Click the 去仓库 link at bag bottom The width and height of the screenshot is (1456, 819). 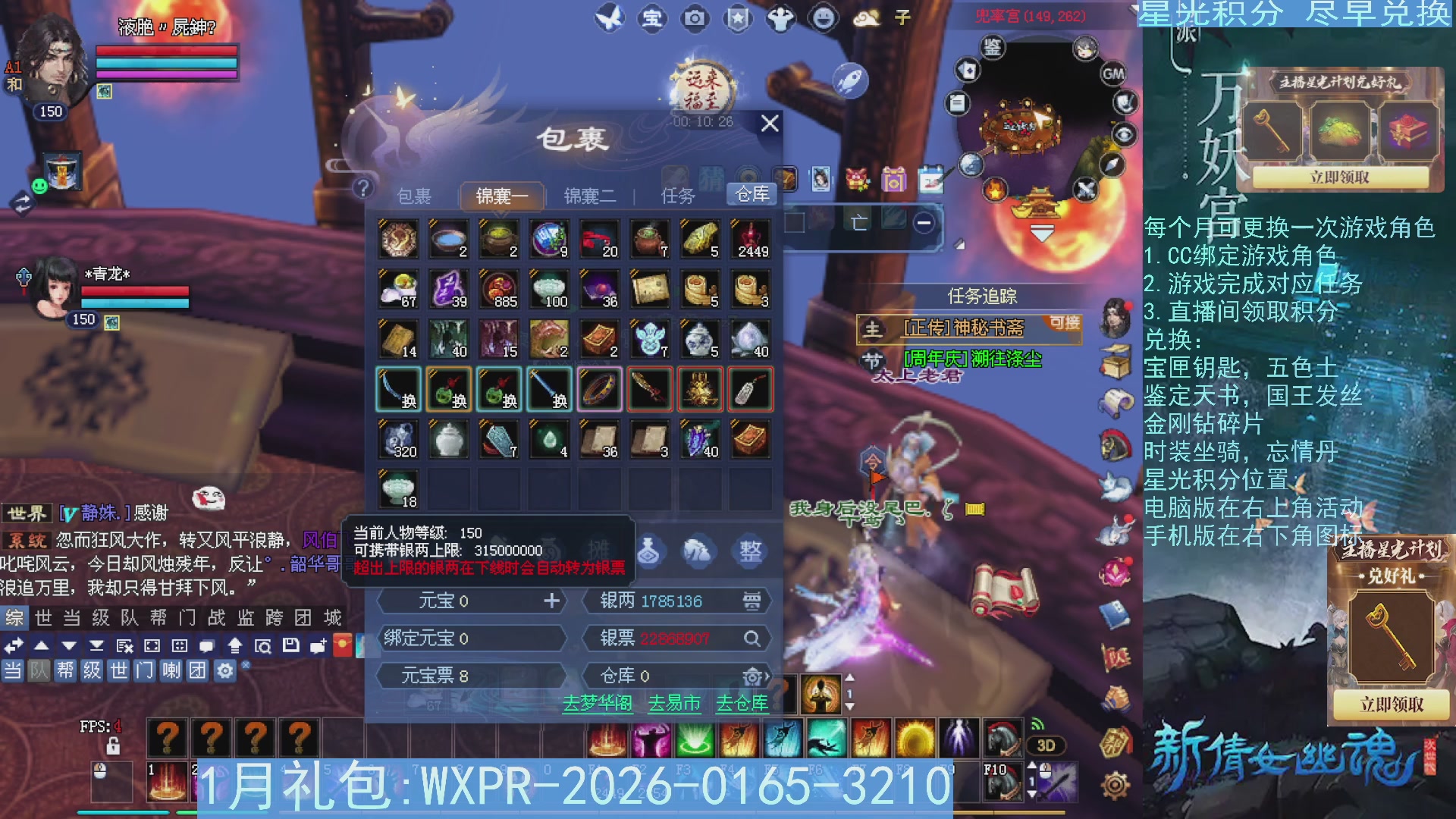(742, 704)
